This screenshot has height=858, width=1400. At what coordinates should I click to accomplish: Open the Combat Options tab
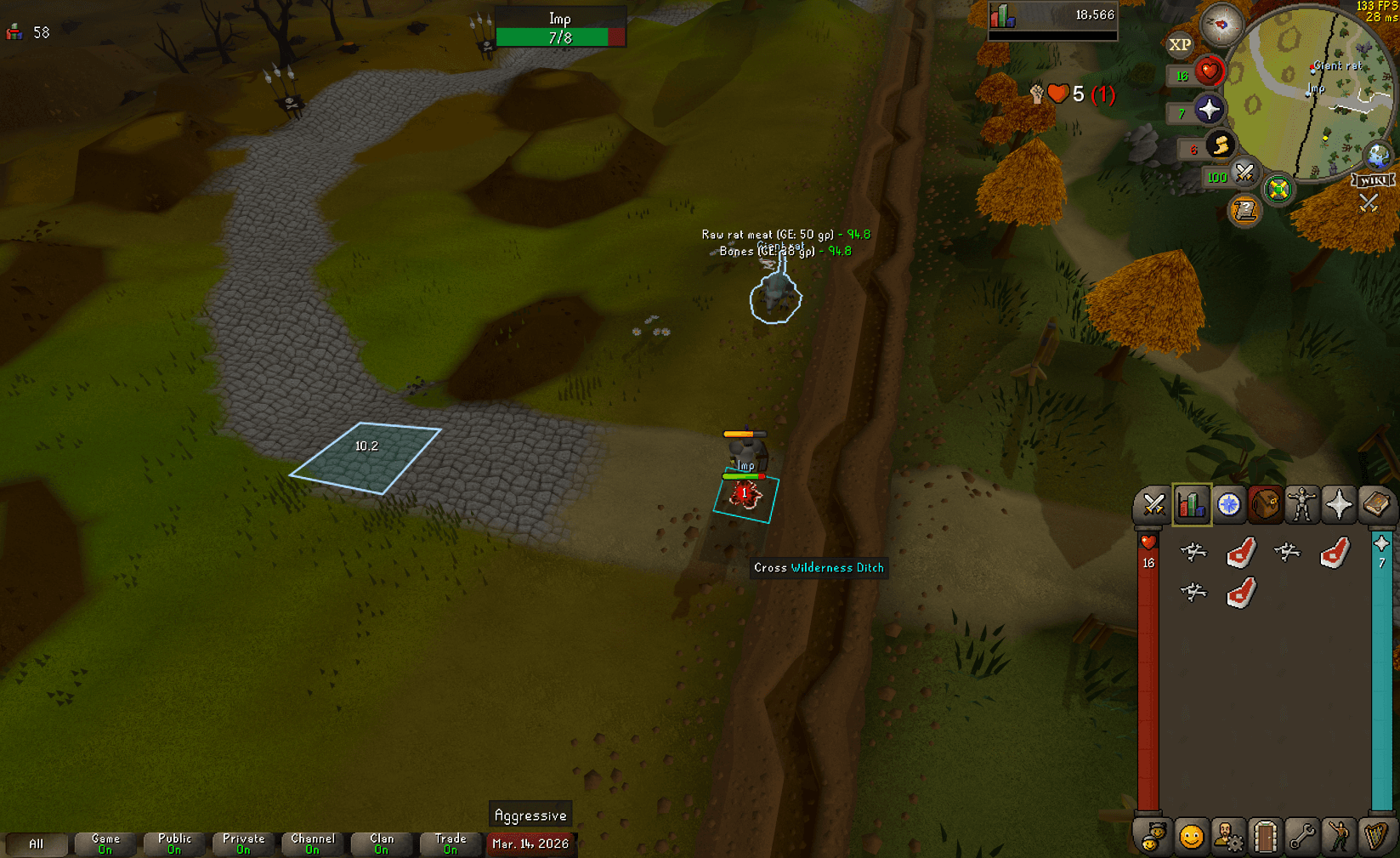(x=1153, y=504)
